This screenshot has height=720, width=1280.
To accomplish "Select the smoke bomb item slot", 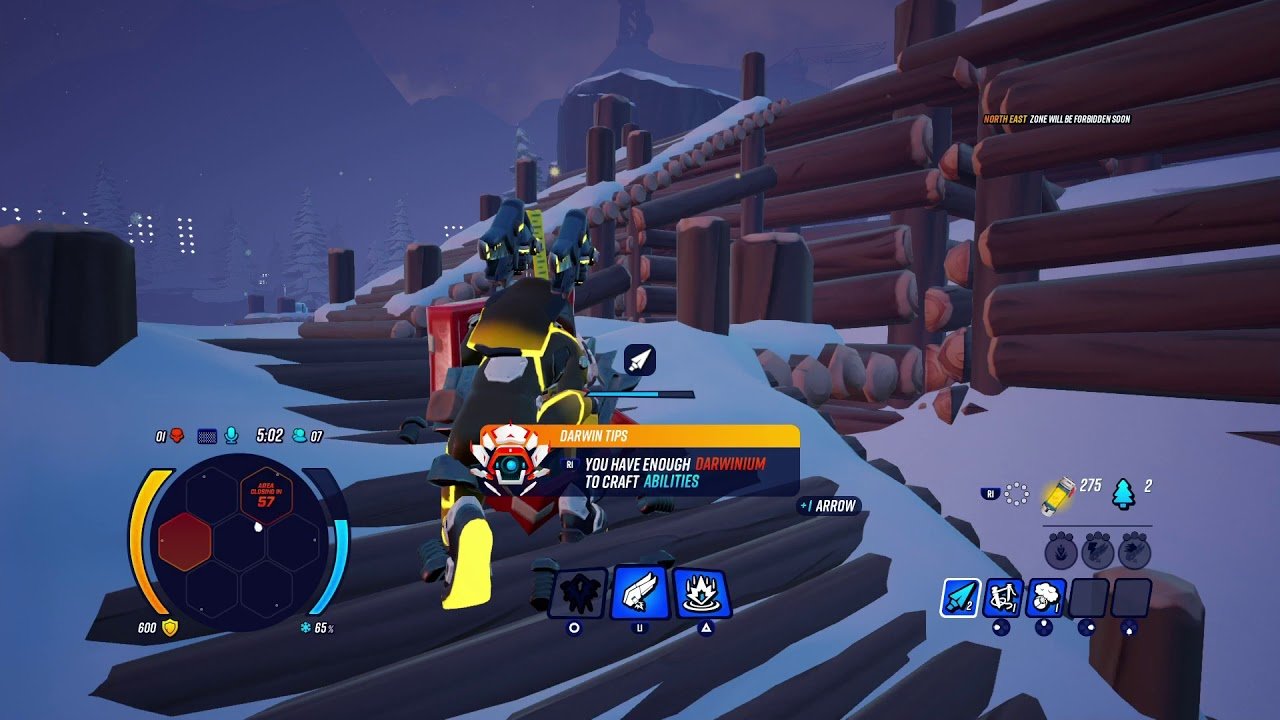I will coord(1045,597).
